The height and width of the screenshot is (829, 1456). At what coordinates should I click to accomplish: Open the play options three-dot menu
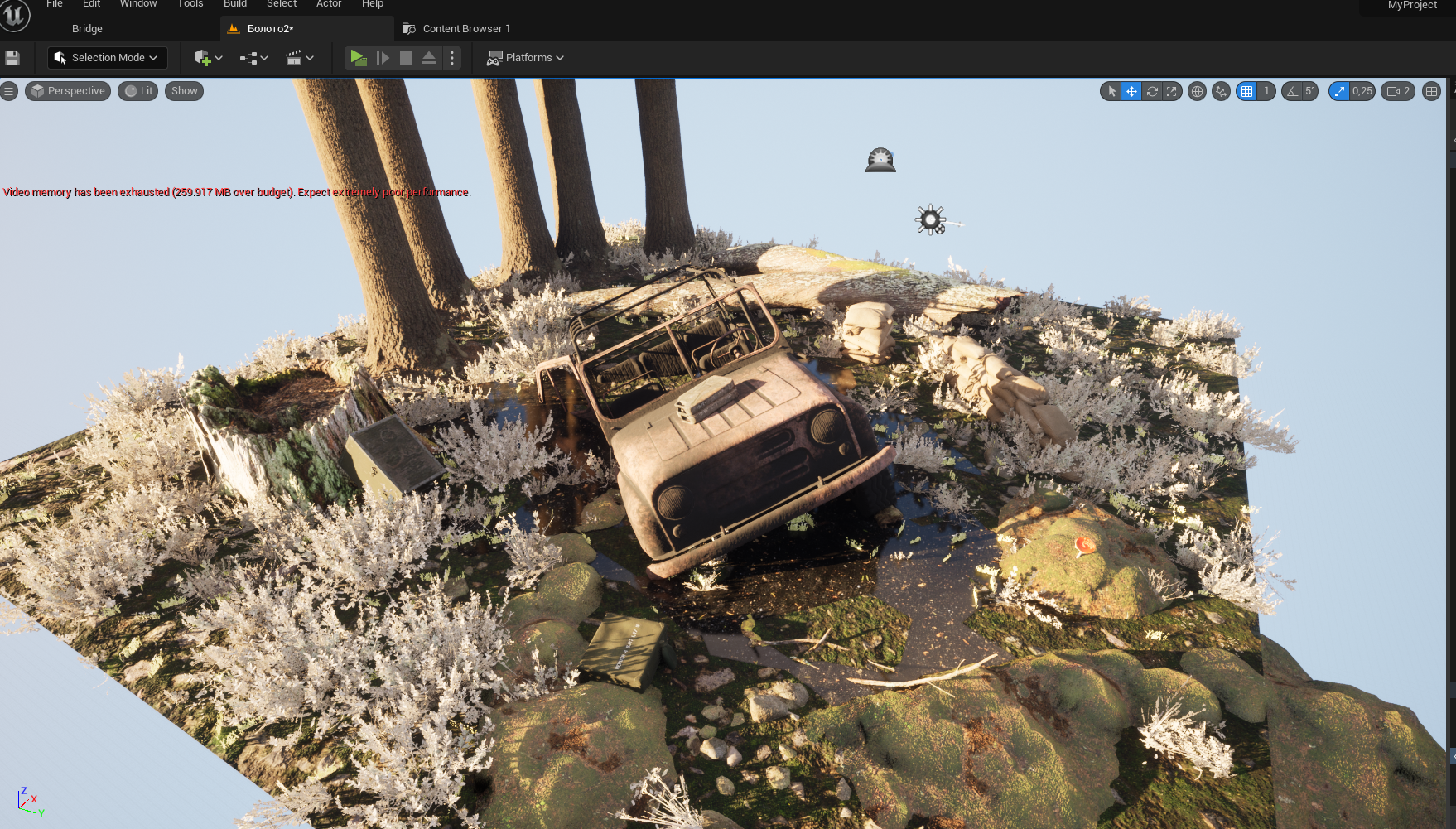(x=452, y=58)
